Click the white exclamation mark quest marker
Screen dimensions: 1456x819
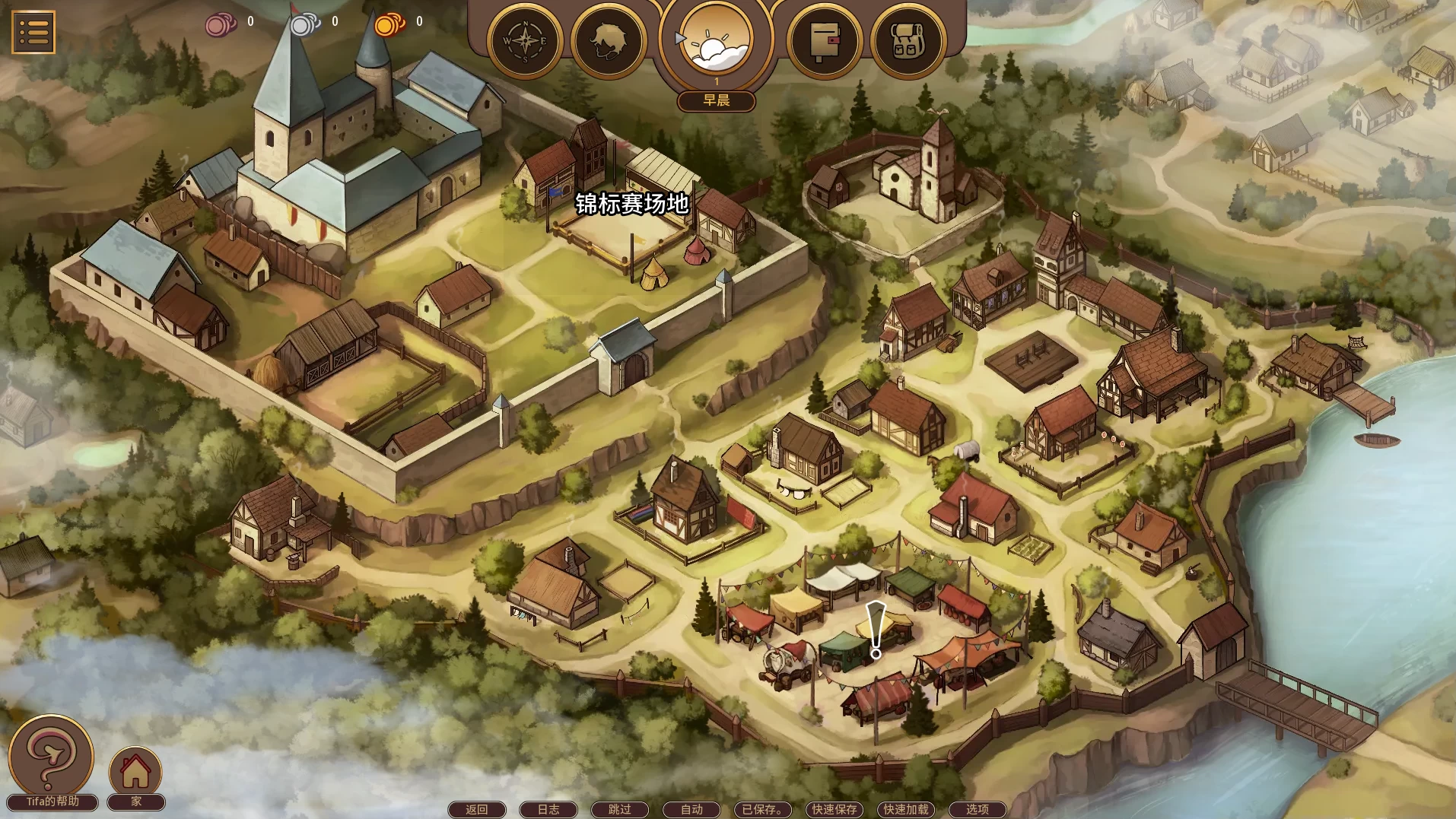tap(876, 630)
